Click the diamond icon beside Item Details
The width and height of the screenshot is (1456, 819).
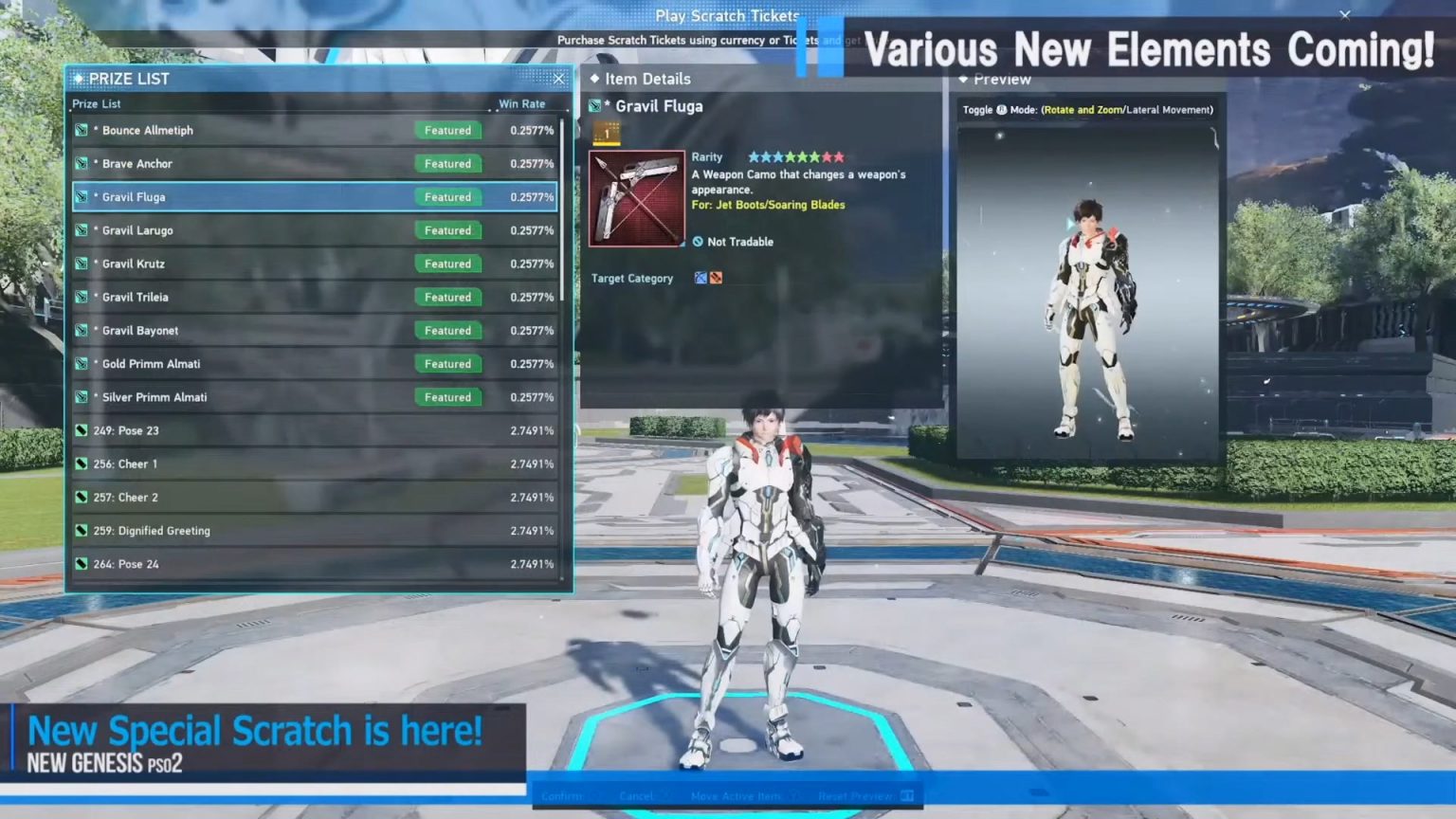(592, 79)
